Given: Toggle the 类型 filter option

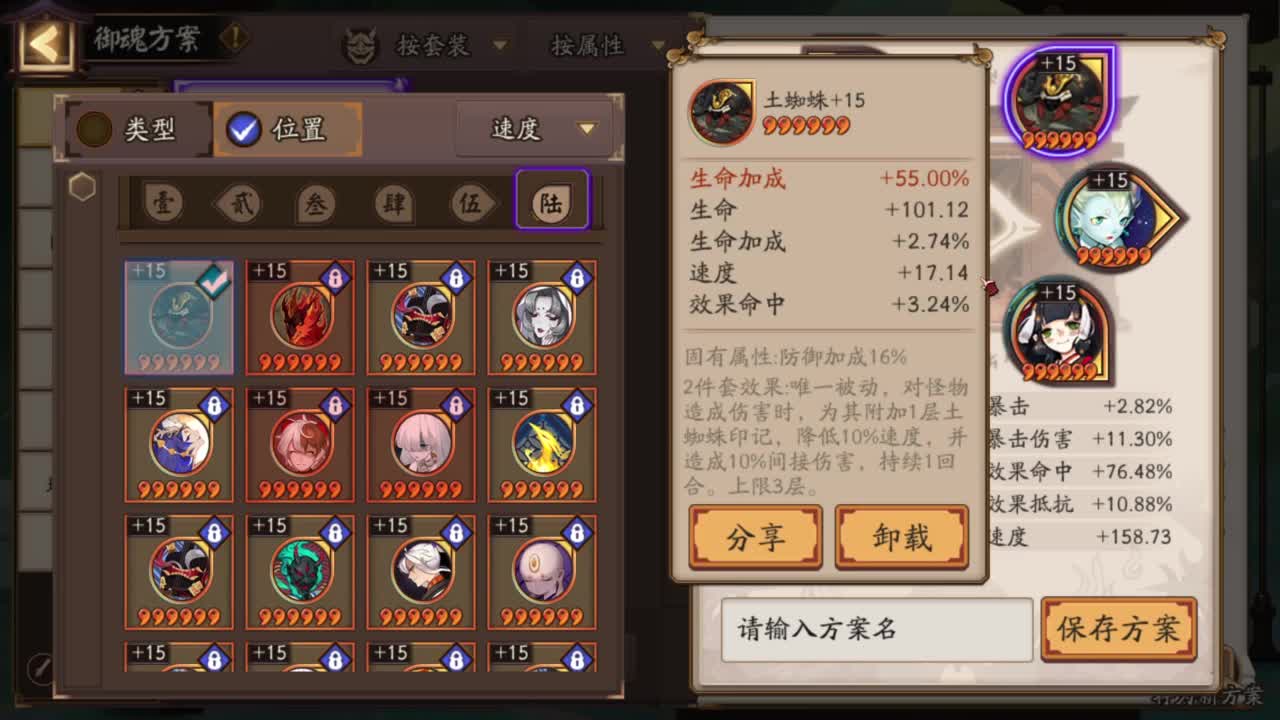Looking at the screenshot, I should coord(136,129).
